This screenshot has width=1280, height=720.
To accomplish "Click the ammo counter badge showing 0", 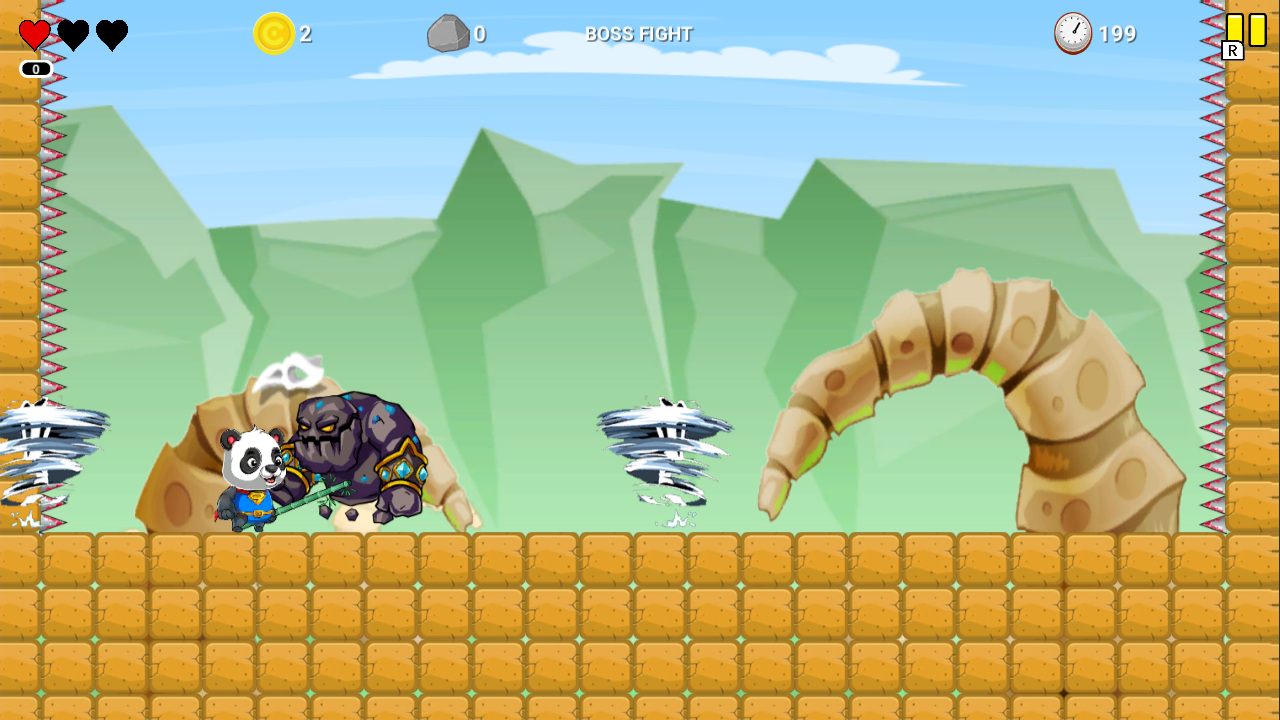I will 36,69.
